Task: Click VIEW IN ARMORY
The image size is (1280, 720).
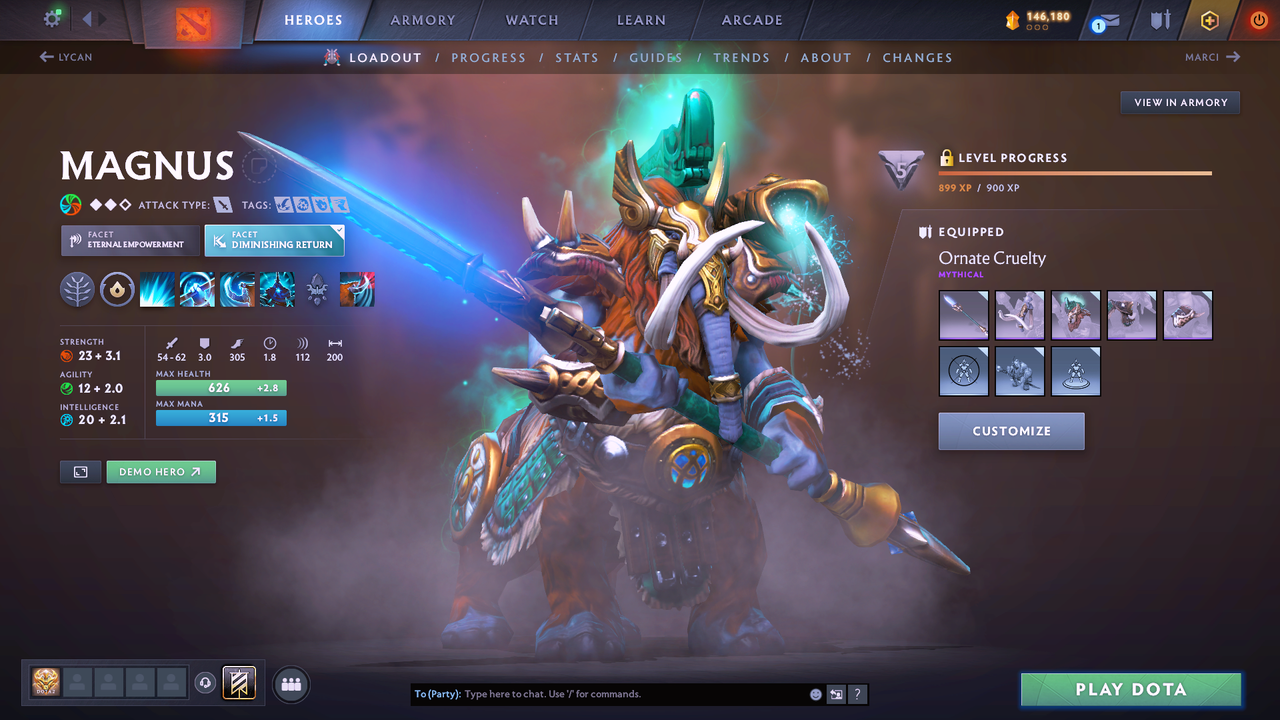Action: coord(1179,102)
